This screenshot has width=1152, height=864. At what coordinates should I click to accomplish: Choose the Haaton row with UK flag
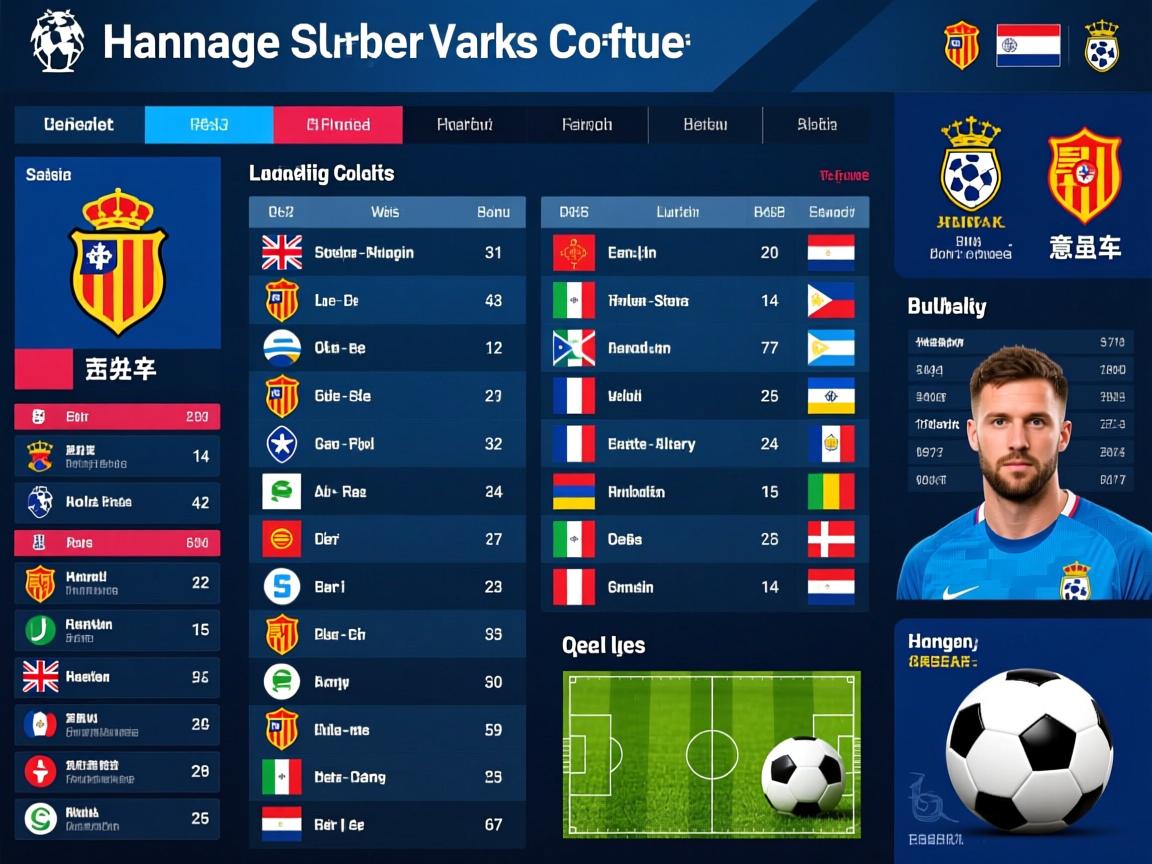tap(117, 677)
